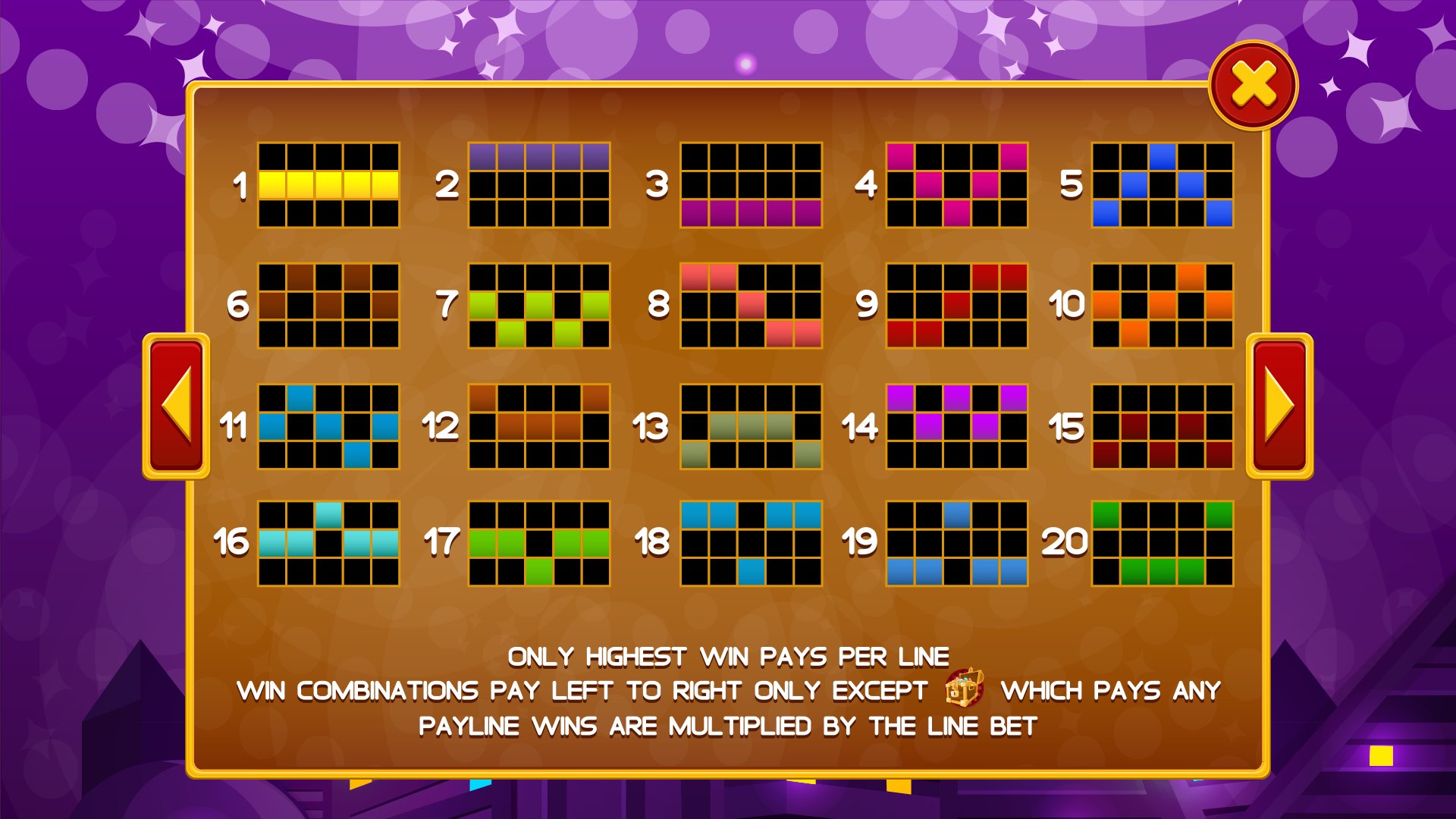Select the maroon payline 15 diagram
The width and height of the screenshot is (1456, 819).
pyautogui.click(x=1164, y=425)
